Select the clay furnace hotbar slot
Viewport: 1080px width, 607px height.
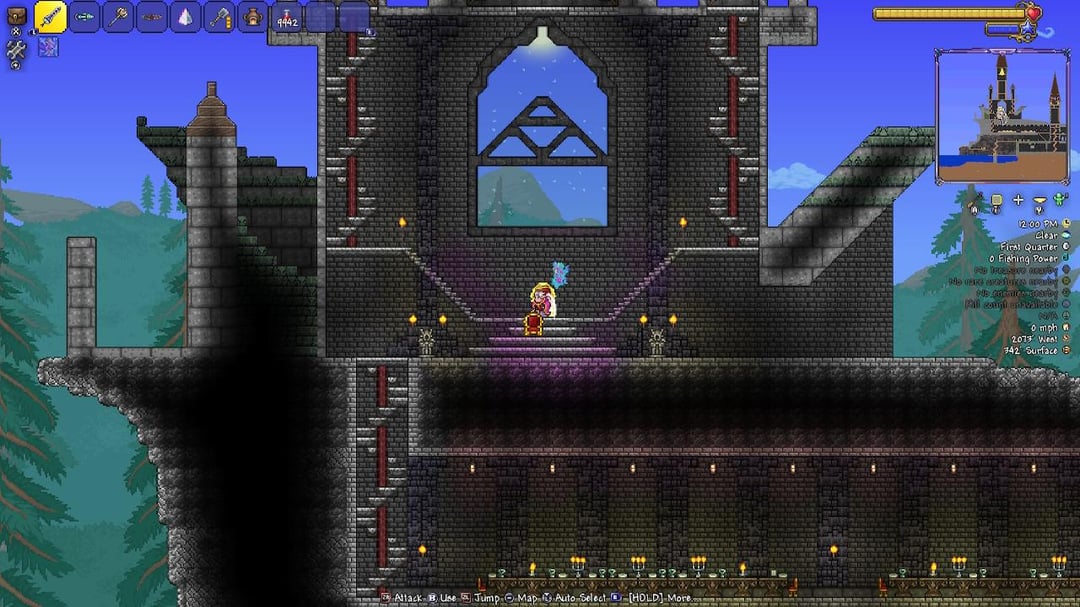[x=254, y=17]
